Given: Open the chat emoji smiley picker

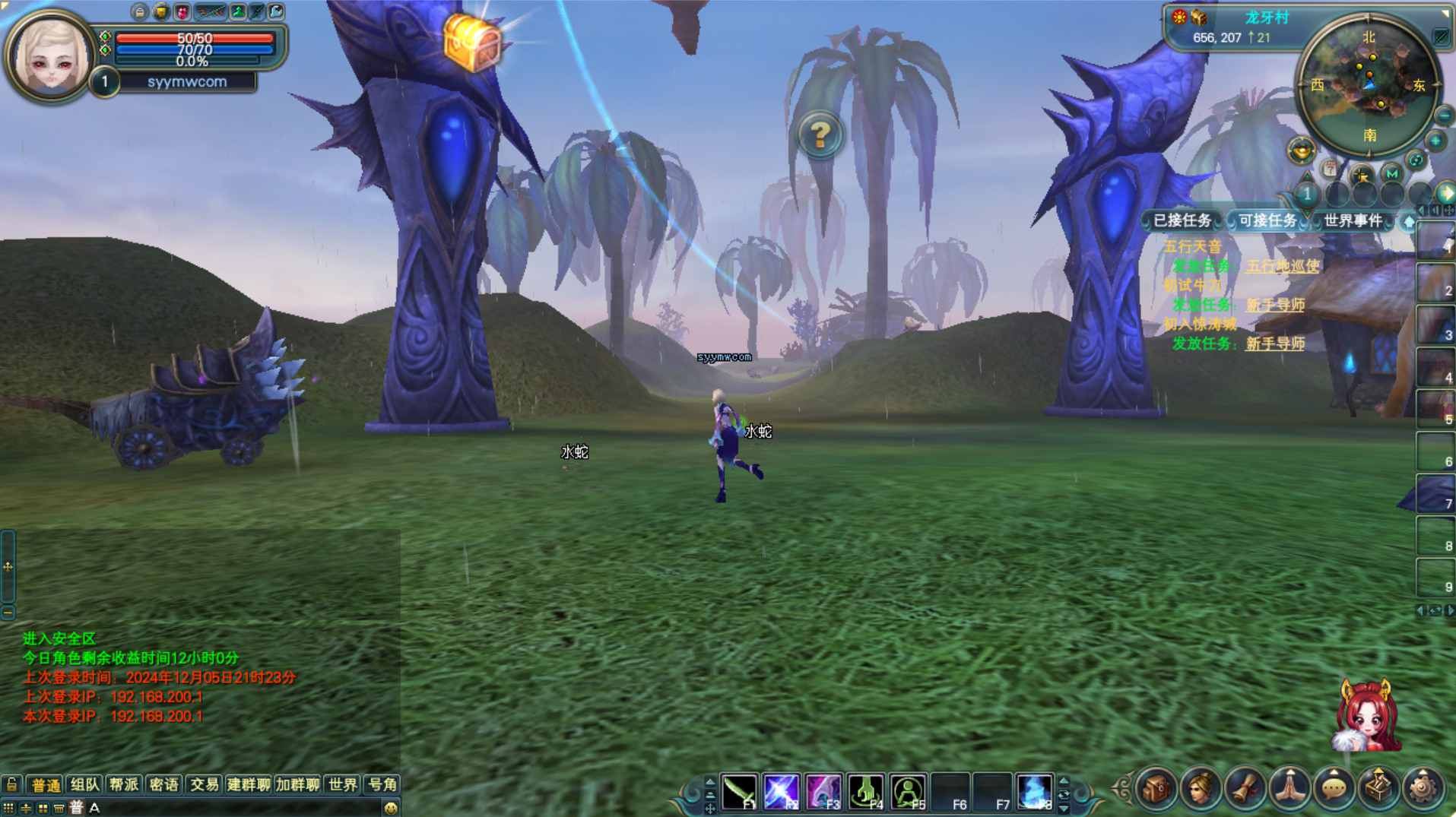Looking at the screenshot, I should tap(391, 808).
